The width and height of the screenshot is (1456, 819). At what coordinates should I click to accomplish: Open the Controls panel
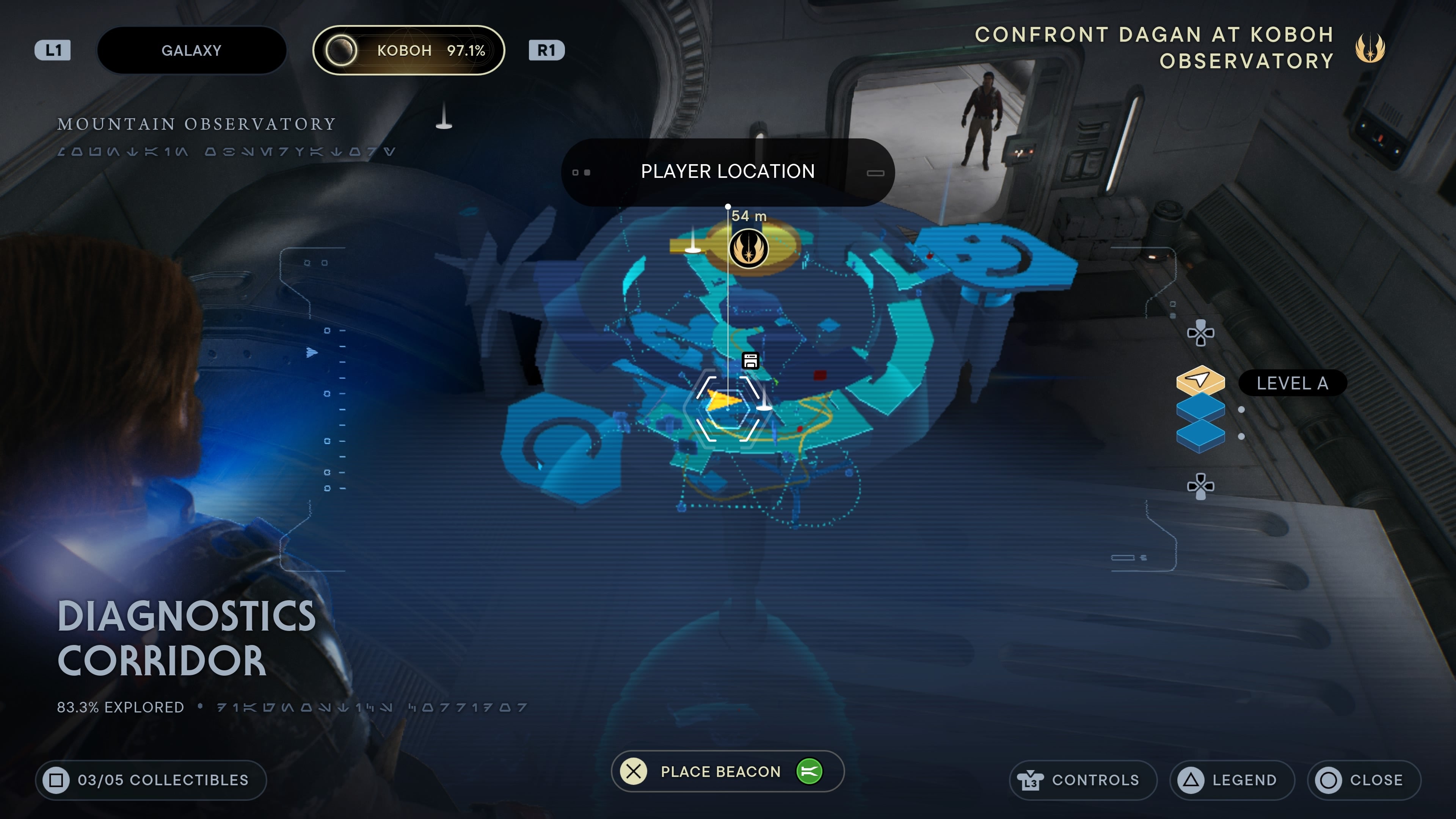tap(1083, 780)
